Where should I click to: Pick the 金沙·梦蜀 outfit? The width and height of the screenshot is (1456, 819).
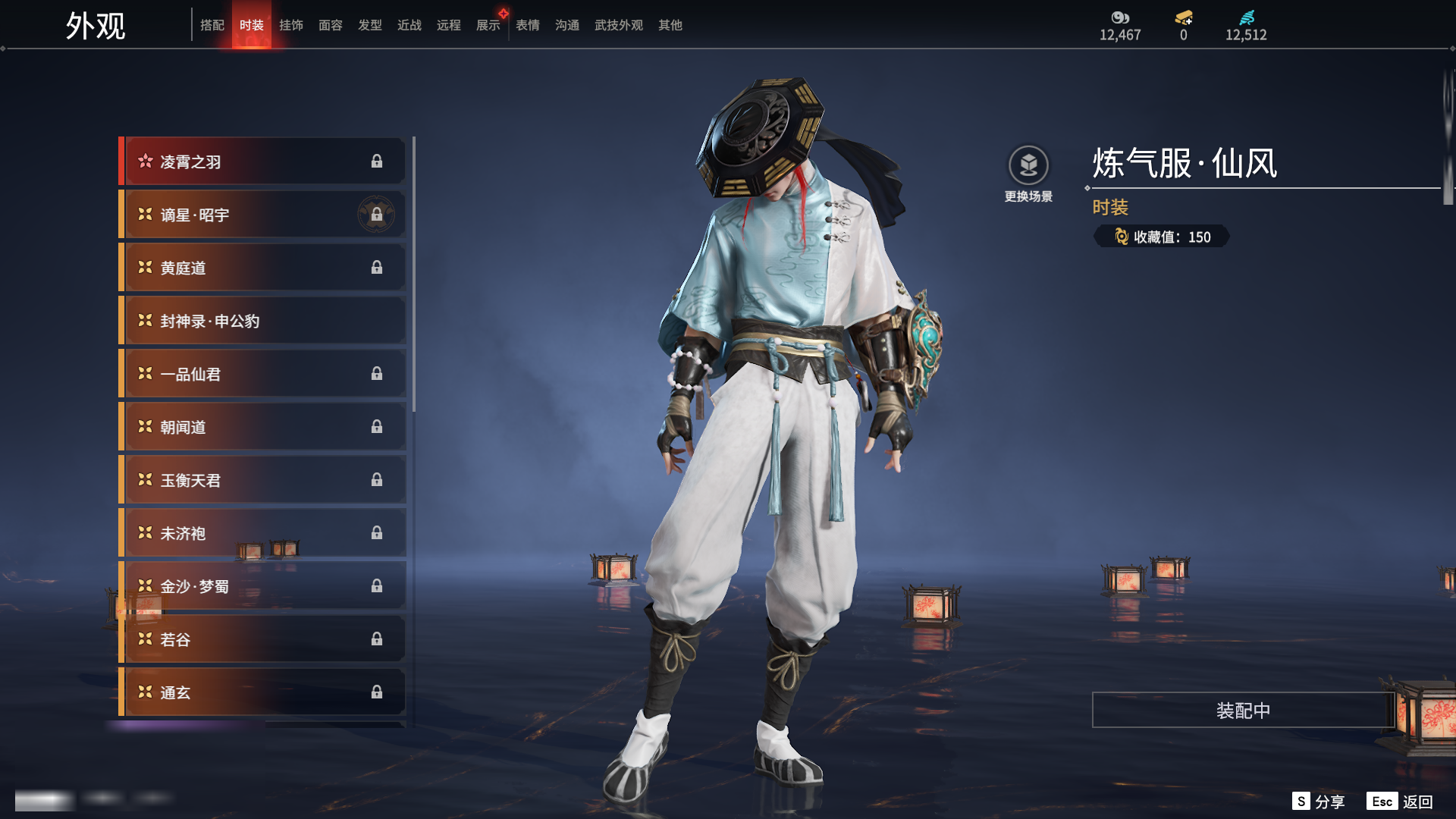262,586
